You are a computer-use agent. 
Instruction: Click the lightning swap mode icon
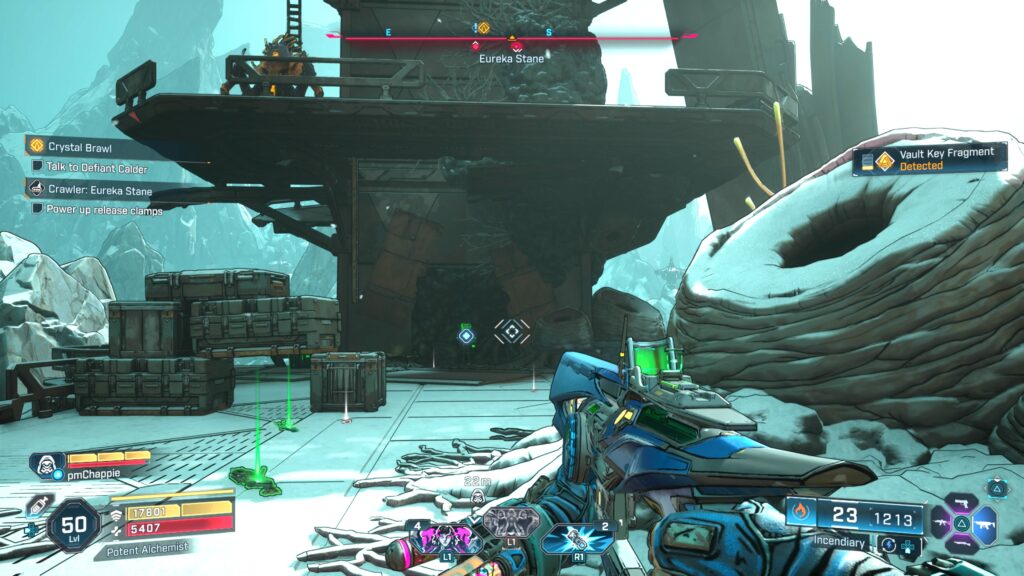[888, 545]
